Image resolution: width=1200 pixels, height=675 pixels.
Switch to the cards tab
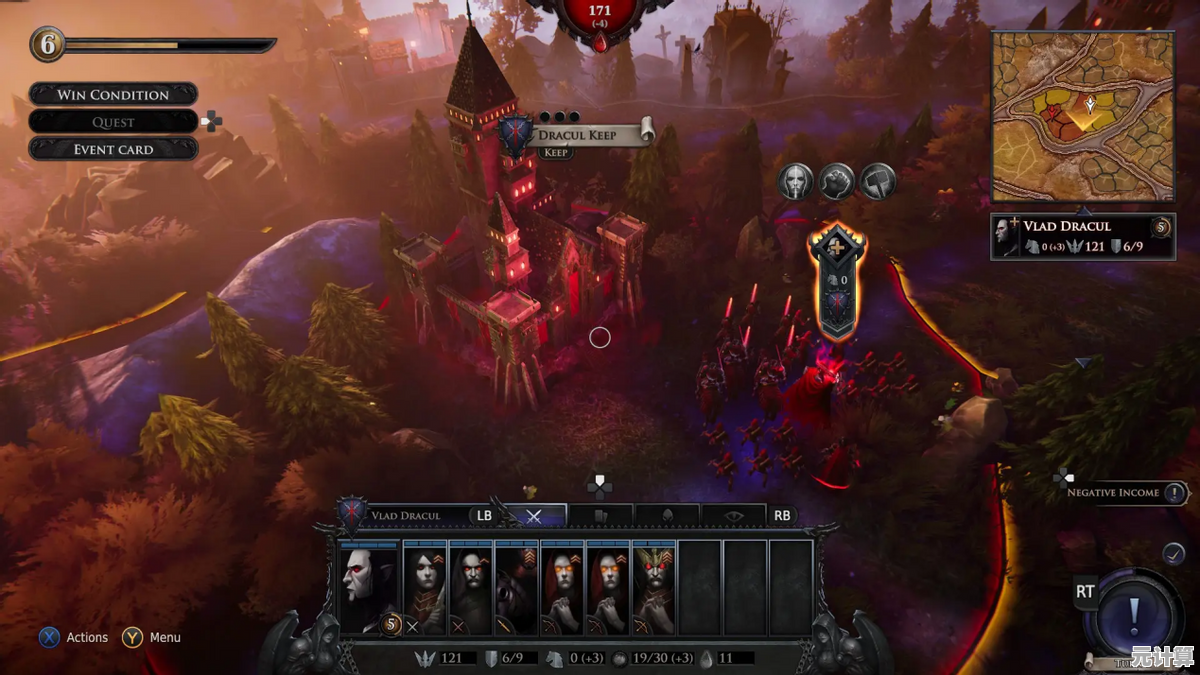(600, 516)
